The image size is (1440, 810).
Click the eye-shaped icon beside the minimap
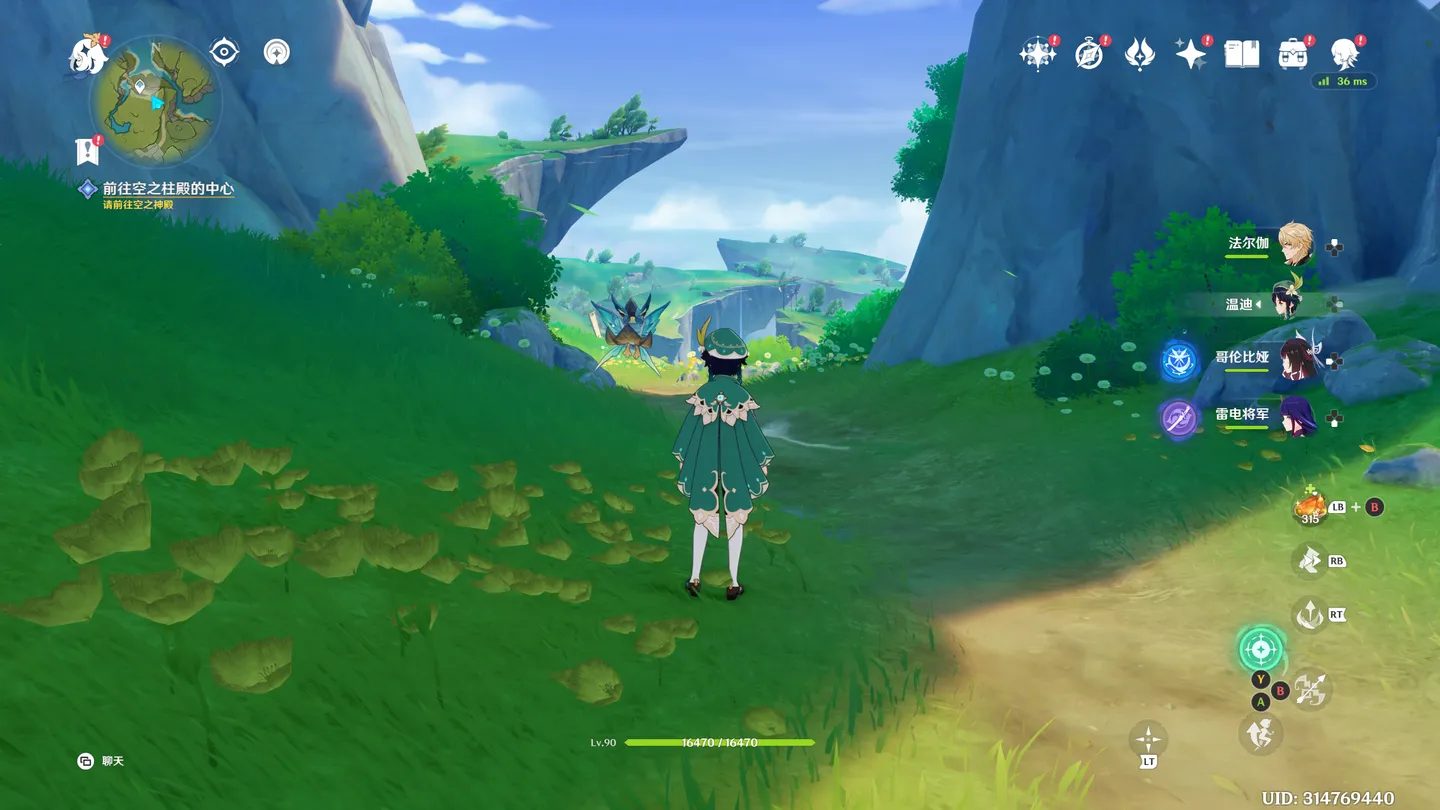coord(224,52)
